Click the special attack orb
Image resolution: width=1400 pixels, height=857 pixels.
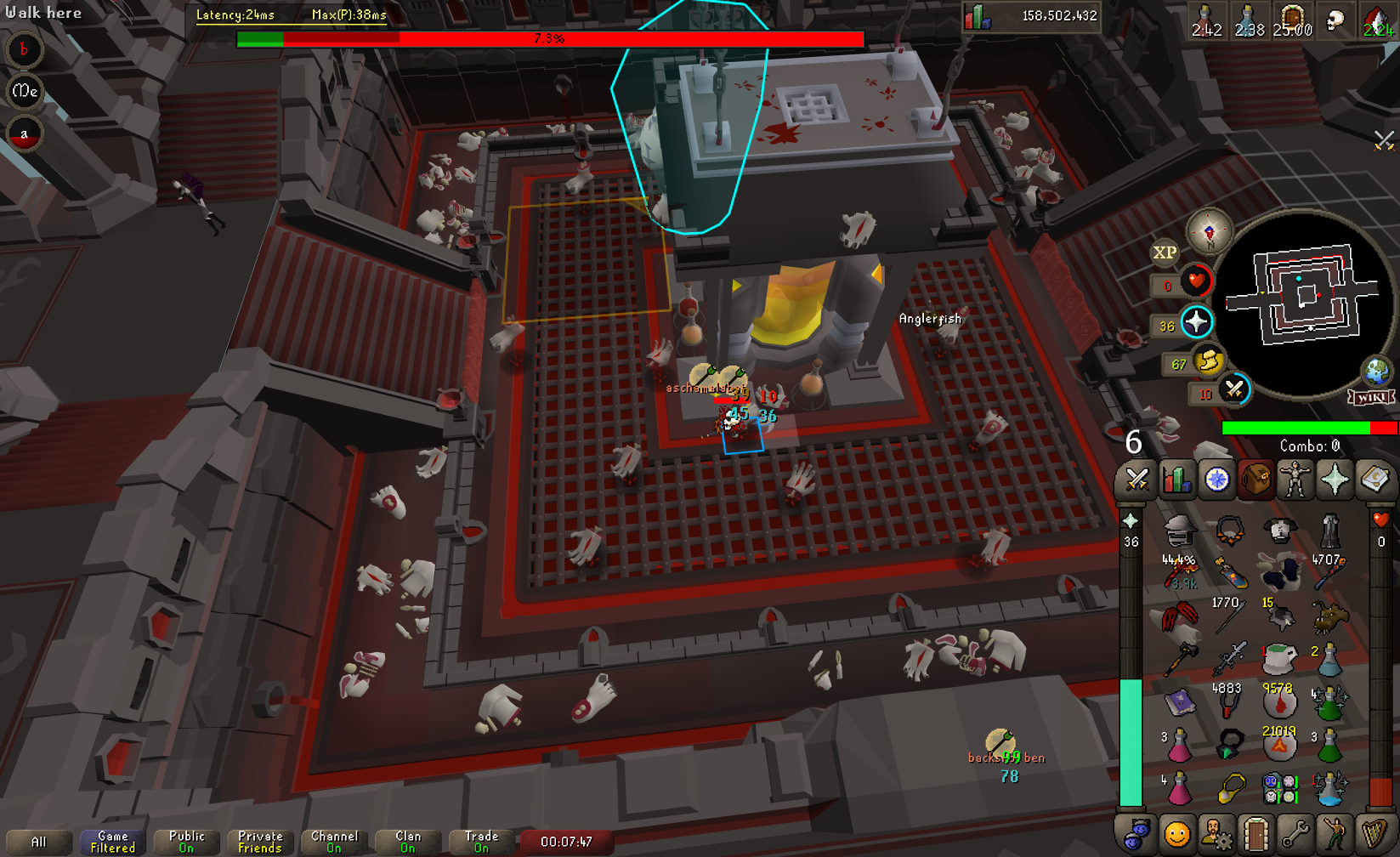[x=1234, y=390]
